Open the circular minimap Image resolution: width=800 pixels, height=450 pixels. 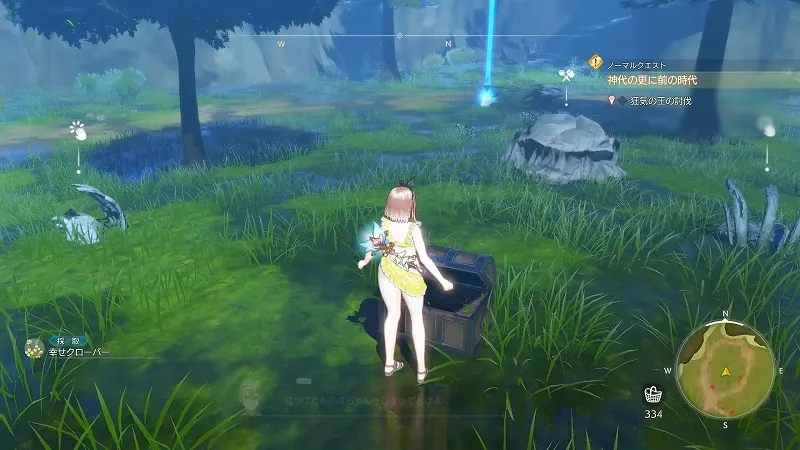[726, 371]
